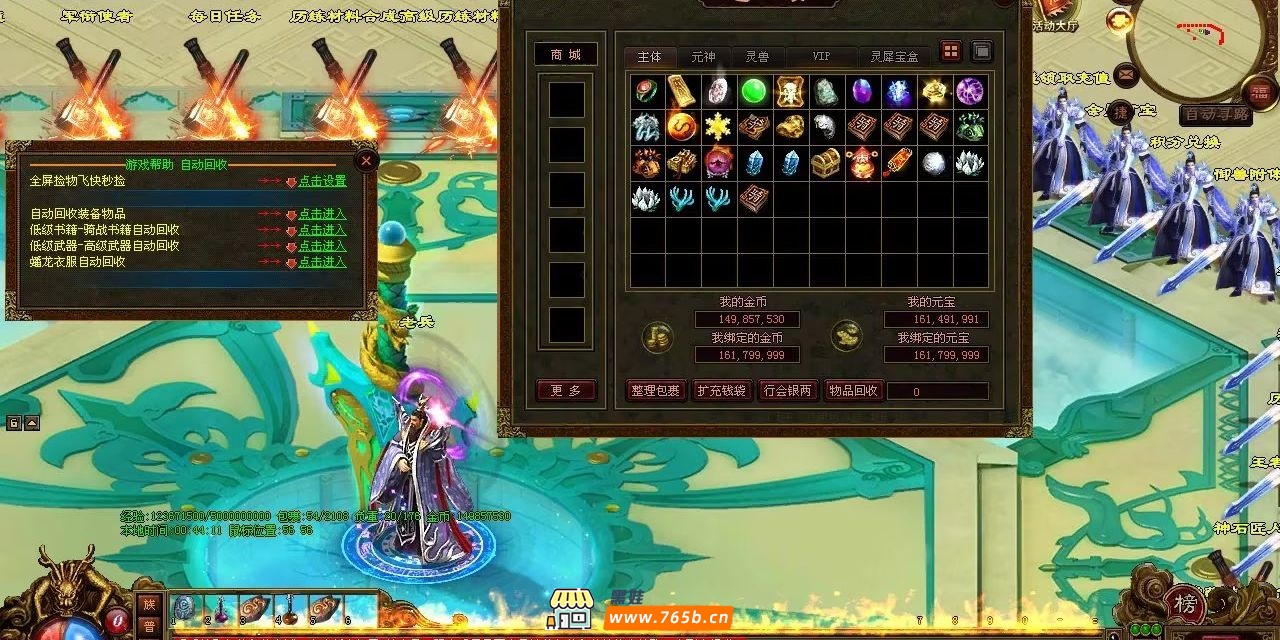Click the 物品回收 item recycle button
The height and width of the screenshot is (640, 1280).
click(853, 391)
